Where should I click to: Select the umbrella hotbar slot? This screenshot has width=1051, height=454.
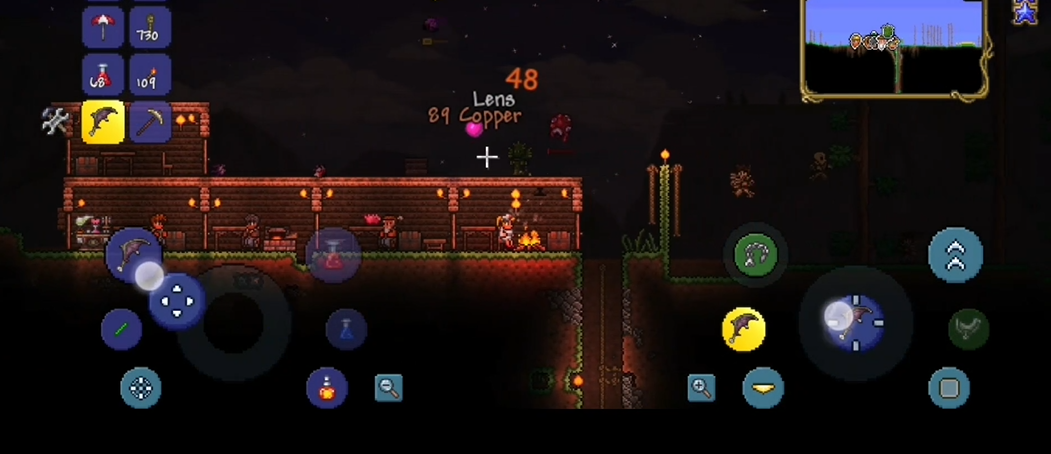[x=103, y=26]
